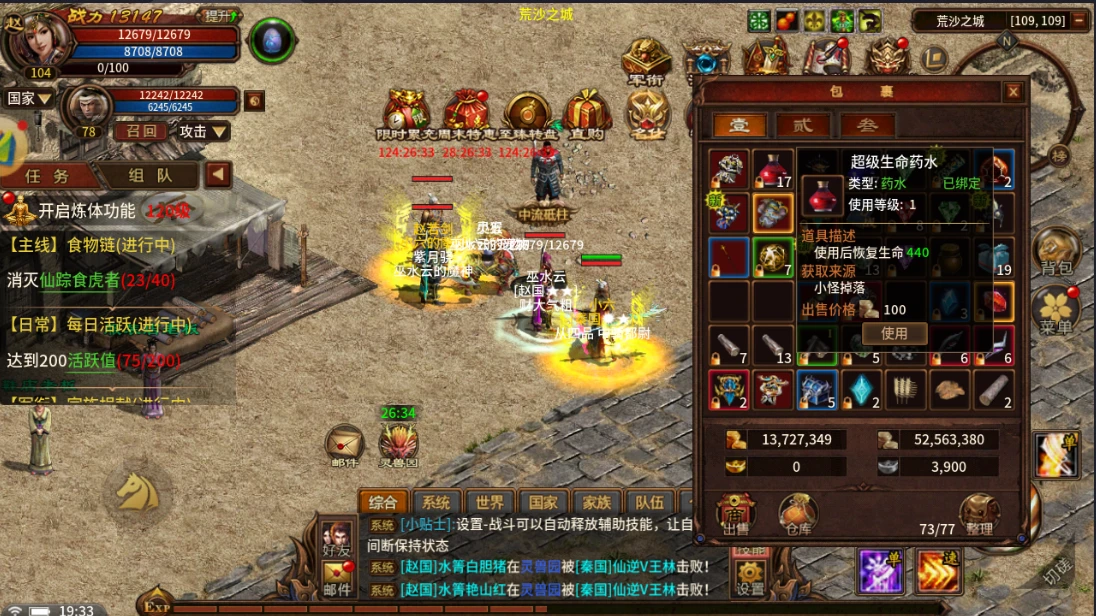Switch to inventory page 贰
1096x616 pixels.
[x=804, y=125]
